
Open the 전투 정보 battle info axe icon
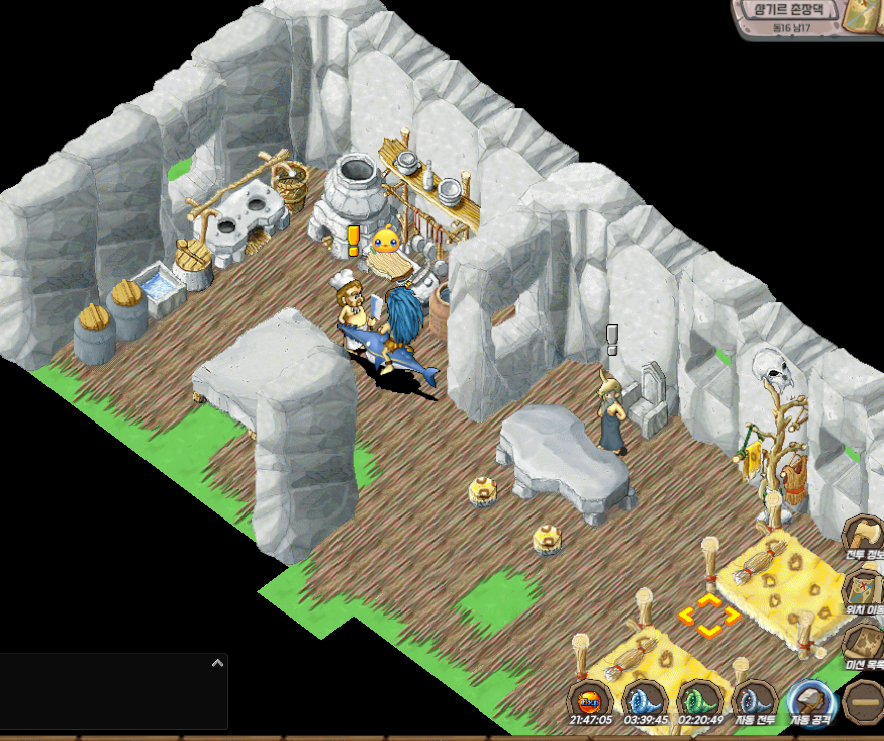click(x=864, y=536)
